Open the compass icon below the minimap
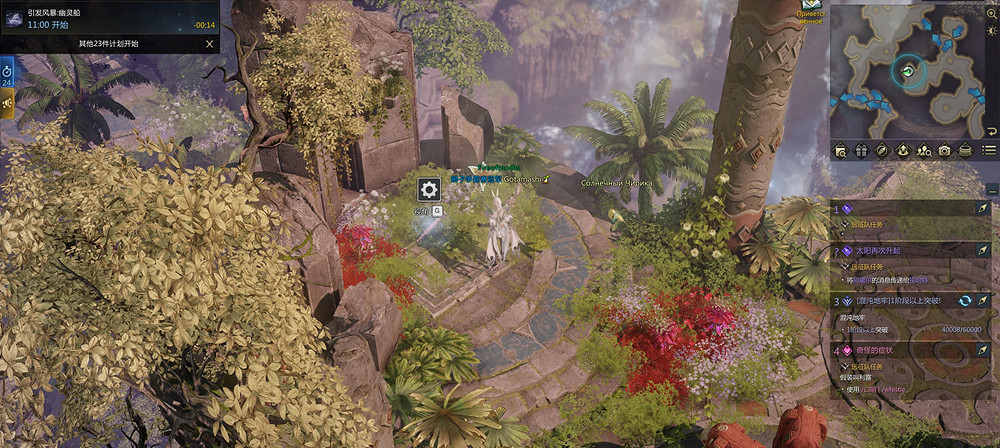The width and height of the screenshot is (1000, 448). tap(882, 151)
